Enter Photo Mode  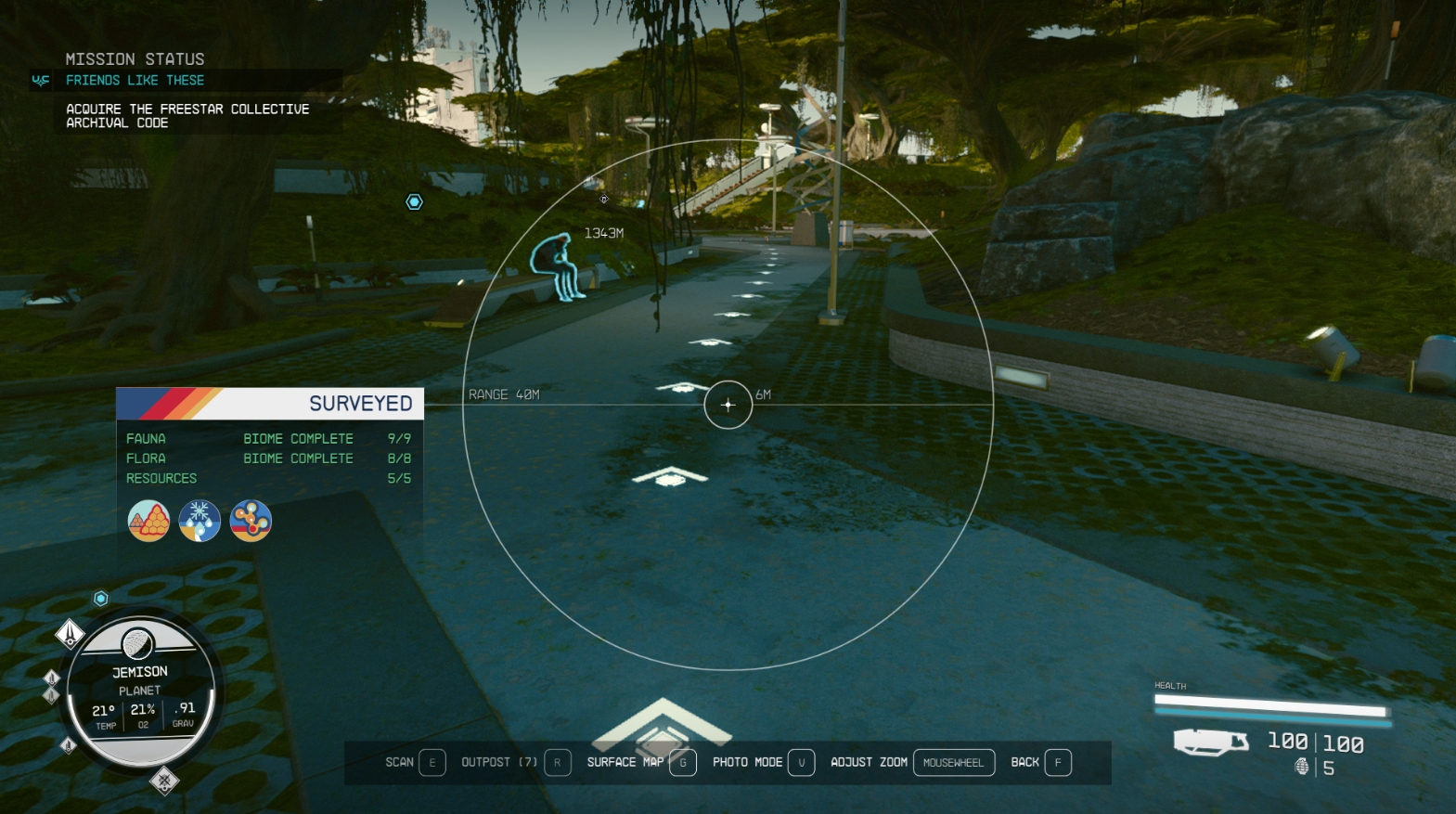[763, 762]
